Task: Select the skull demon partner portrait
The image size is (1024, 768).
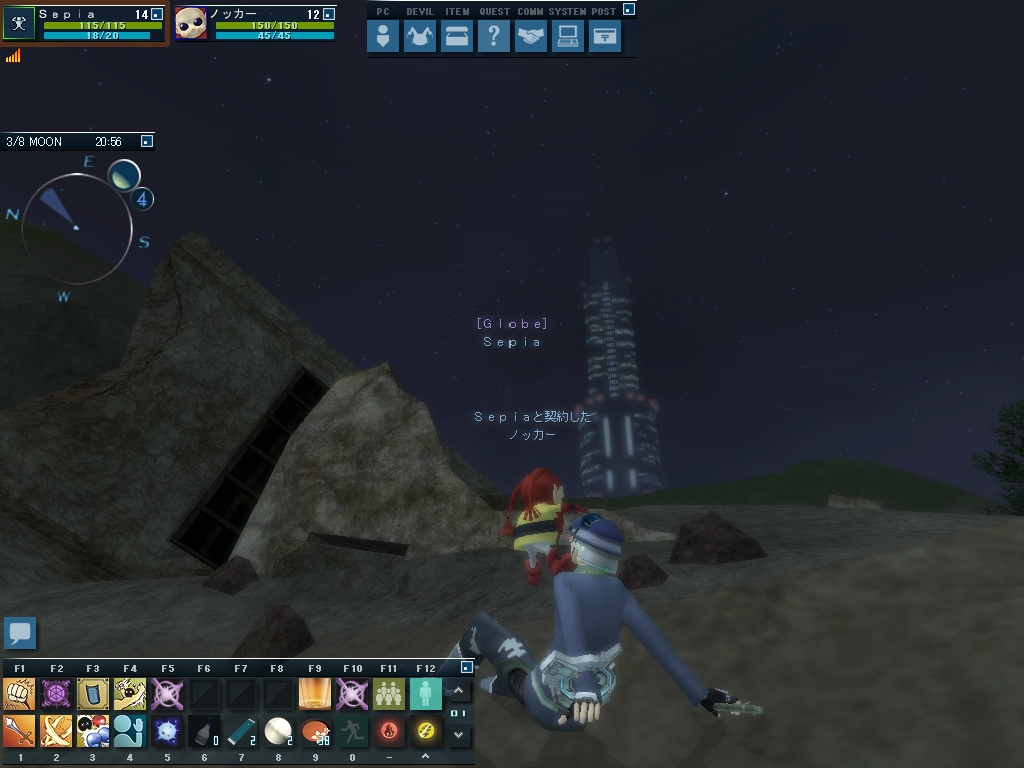Action: (x=191, y=24)
